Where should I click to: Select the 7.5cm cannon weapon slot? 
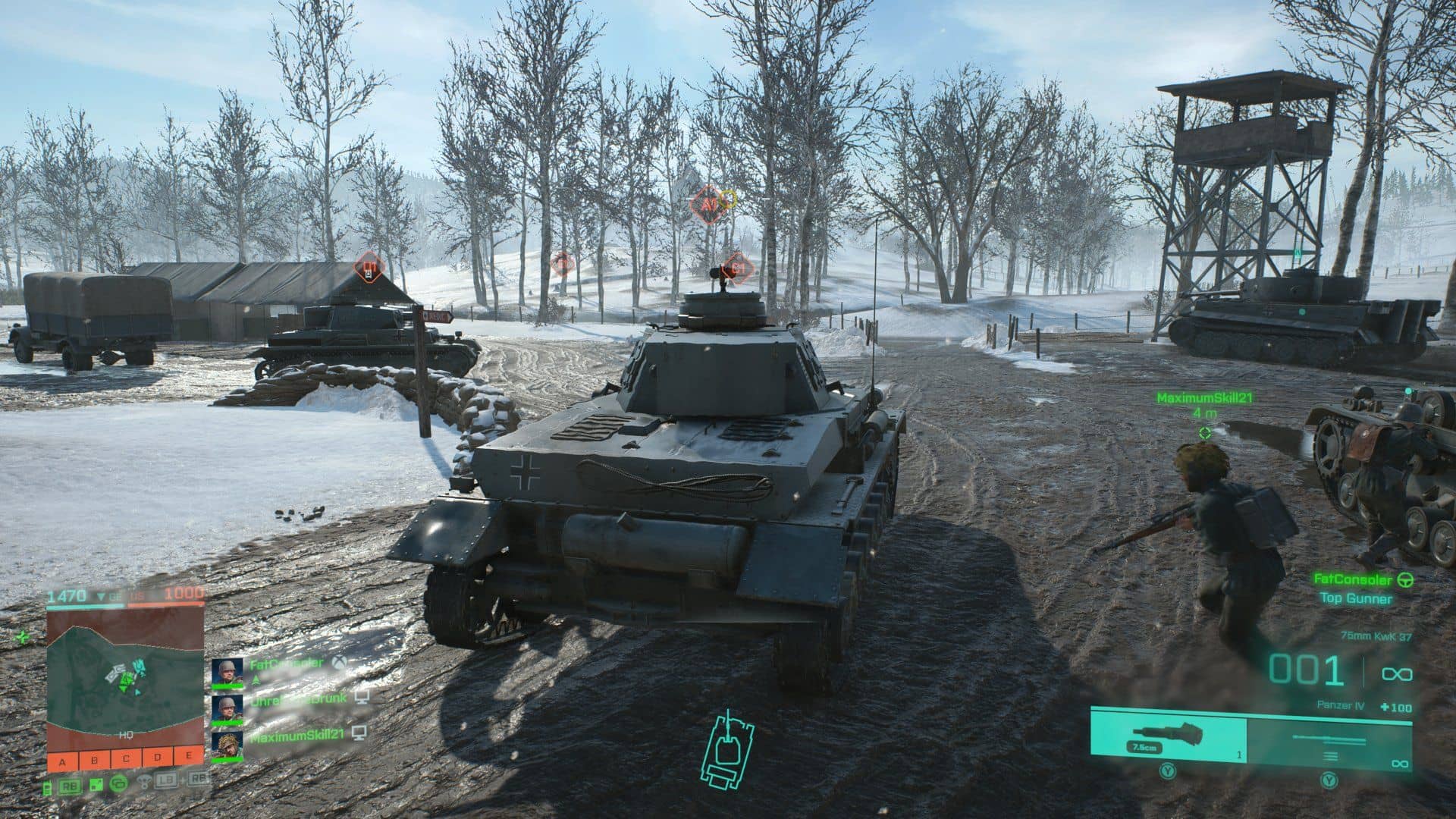[1168, 734]
